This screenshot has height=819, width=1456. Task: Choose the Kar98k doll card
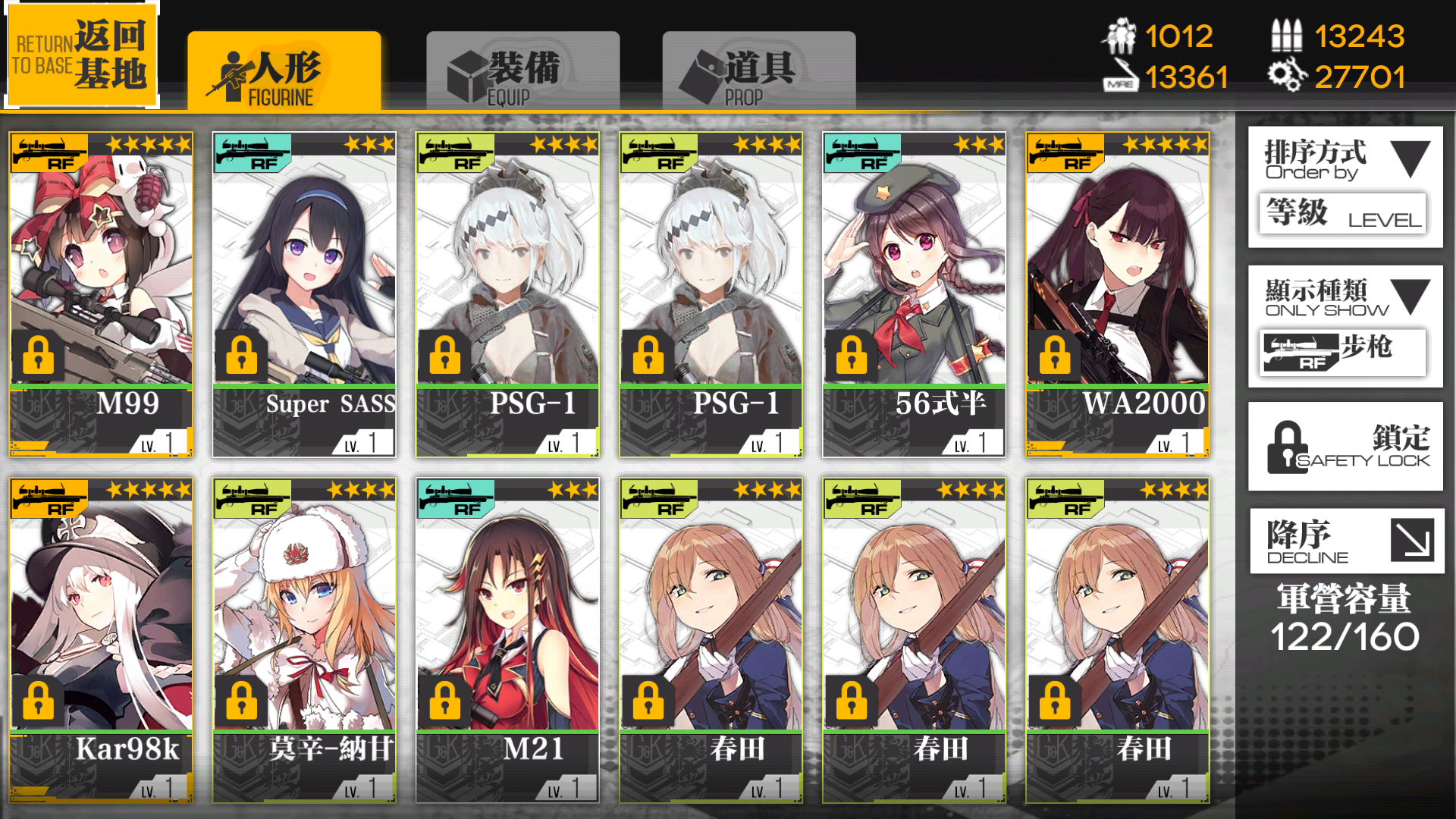pos(101,639)
